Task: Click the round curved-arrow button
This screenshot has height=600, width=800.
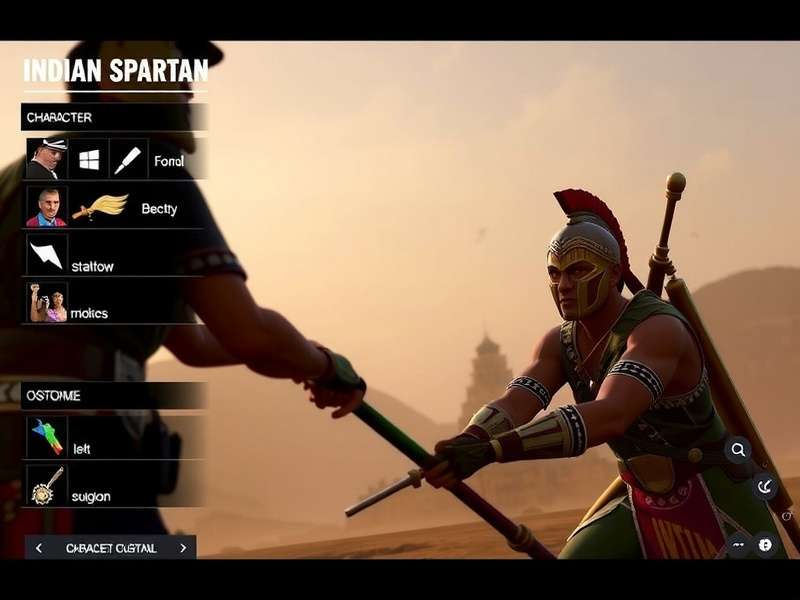Action: pyautogui.click(x=765, y=487)
